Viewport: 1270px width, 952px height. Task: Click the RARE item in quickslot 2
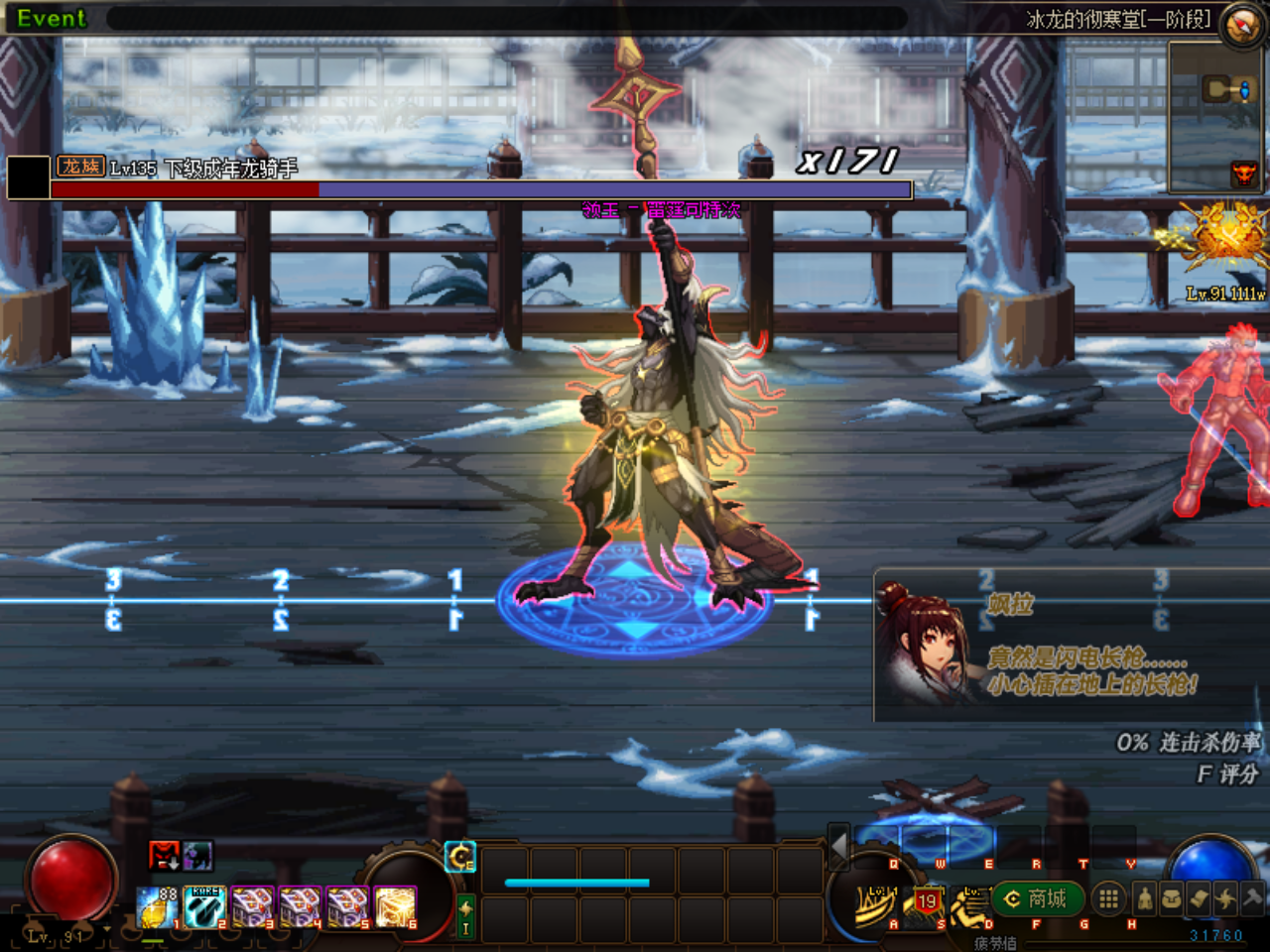pos(202,906)
